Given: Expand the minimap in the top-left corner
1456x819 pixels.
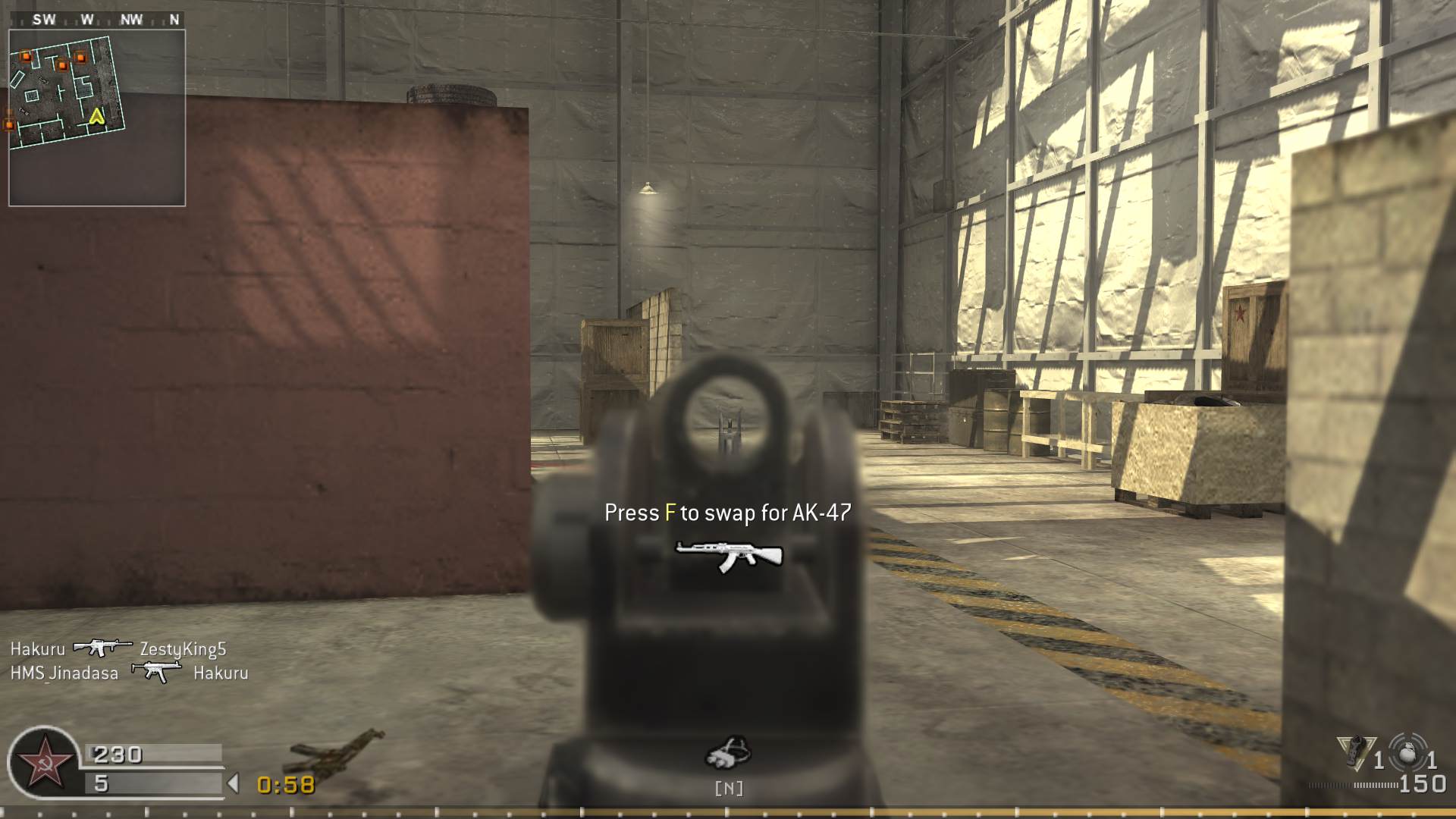Looking at the screenshot, I should (96, 112).
